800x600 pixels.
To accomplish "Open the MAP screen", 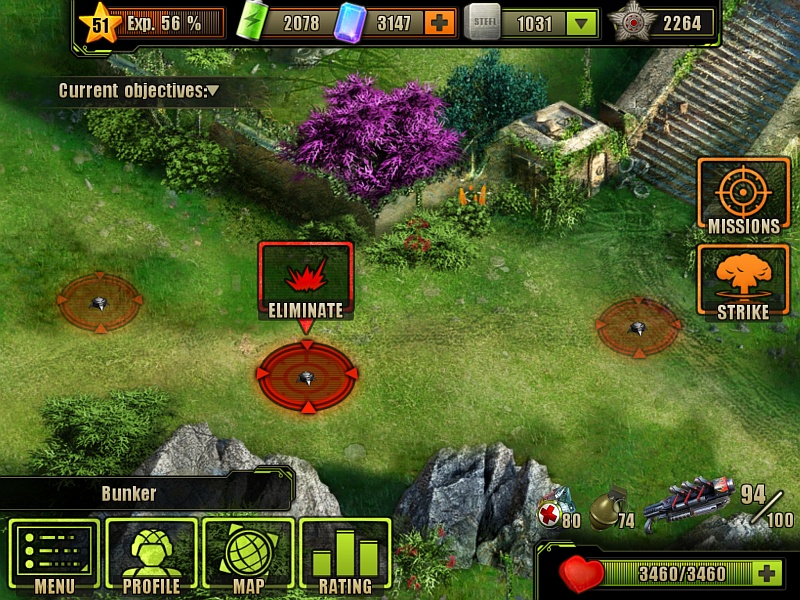I will [x=248, y=557].
